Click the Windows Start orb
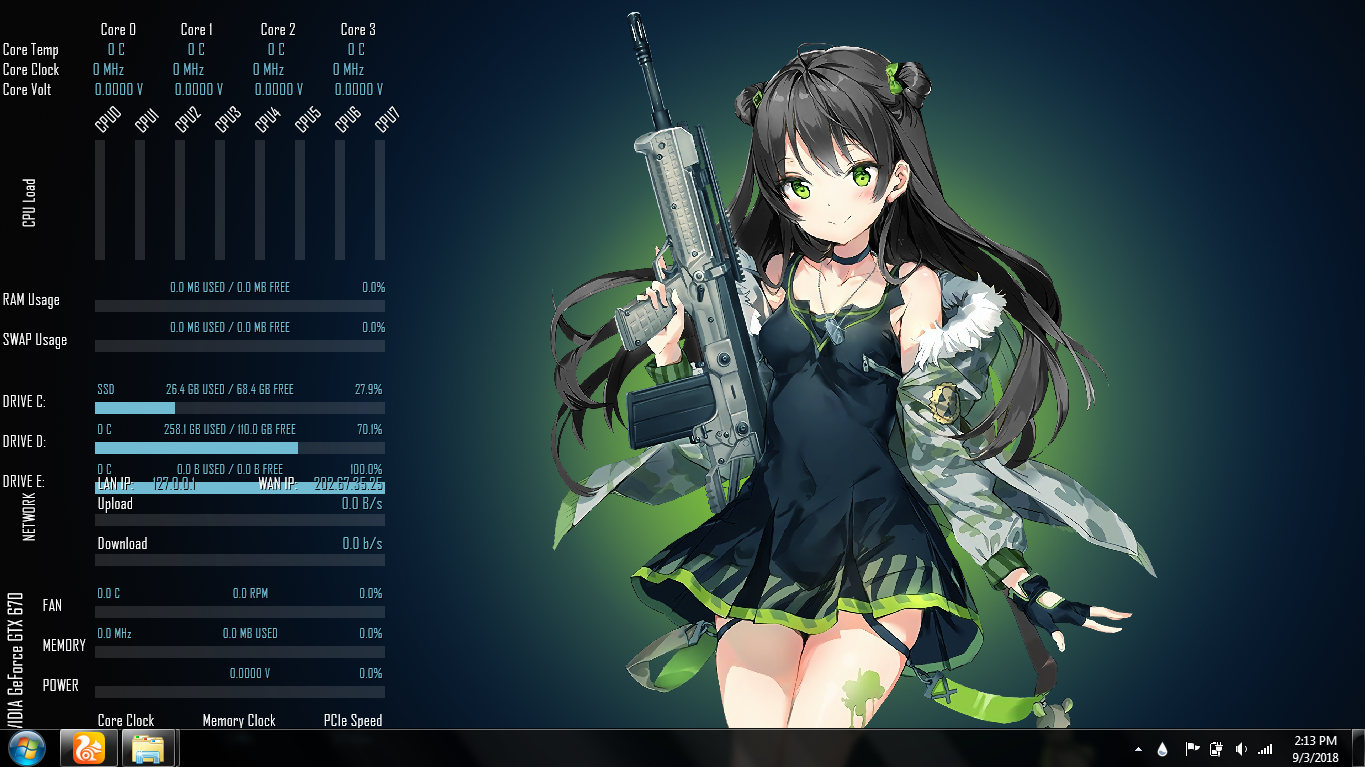Screen dimensions: 1365x767 (x=27, y=748)
